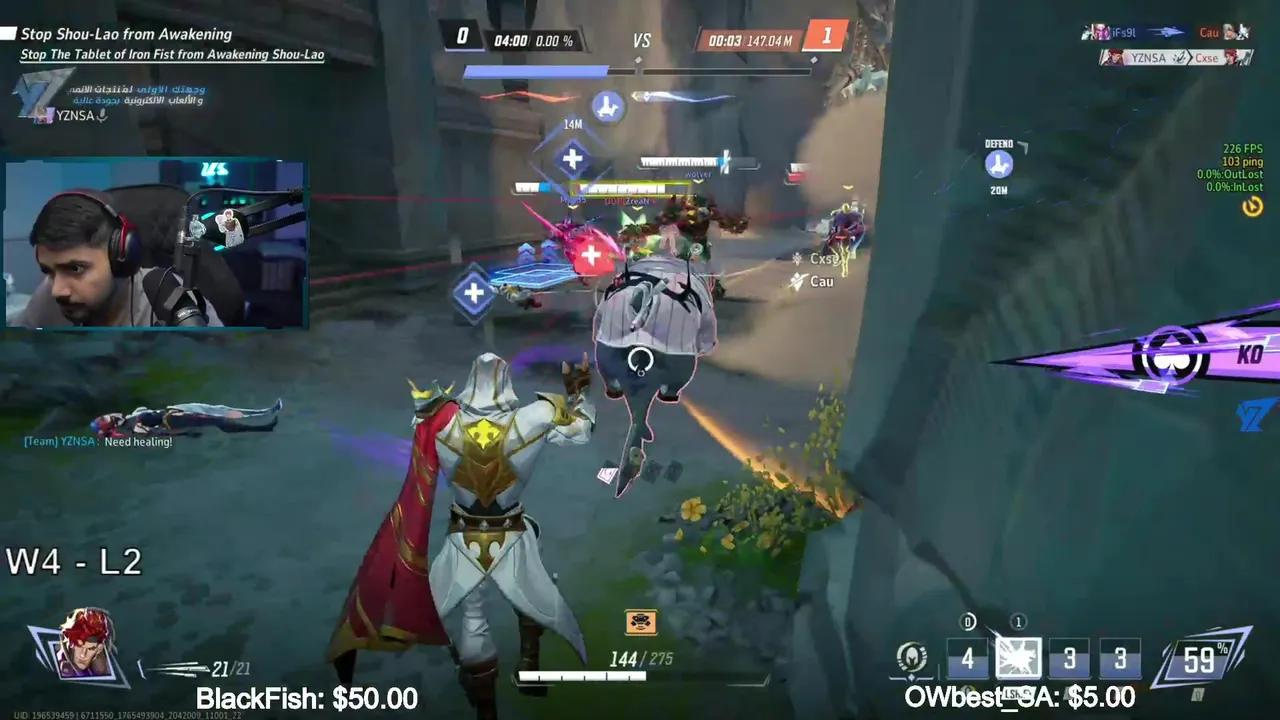Viewport: 1280px width, 720px height.
Task: Select the VS scoreboard at top center
Action: 641,41
